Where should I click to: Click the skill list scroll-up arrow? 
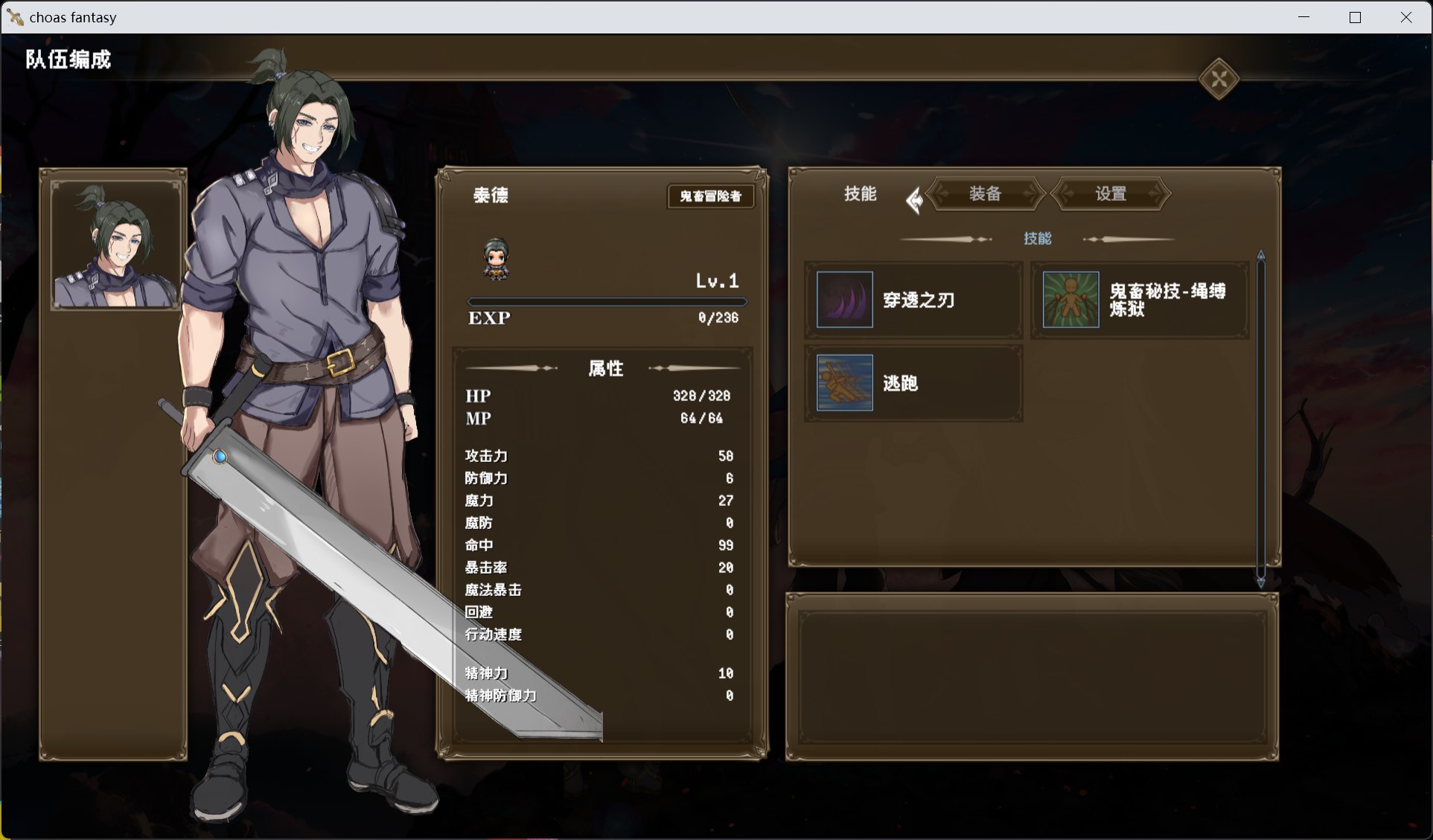click(1261, 255)
